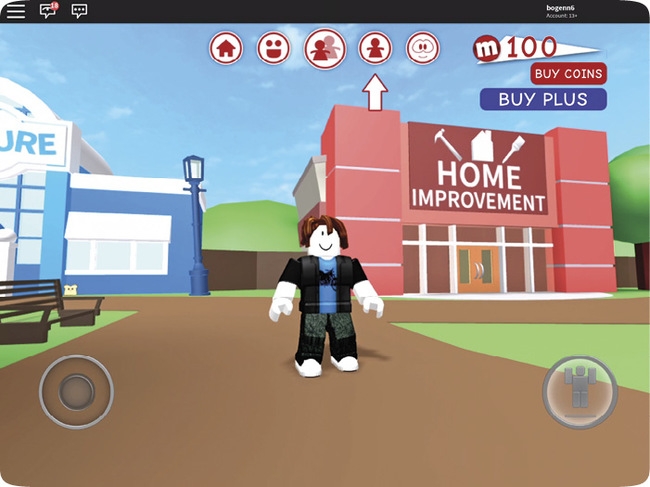Tap the jump button with figure icon
The height and width of the screenshot is (487, 650).
coord(580,390)
